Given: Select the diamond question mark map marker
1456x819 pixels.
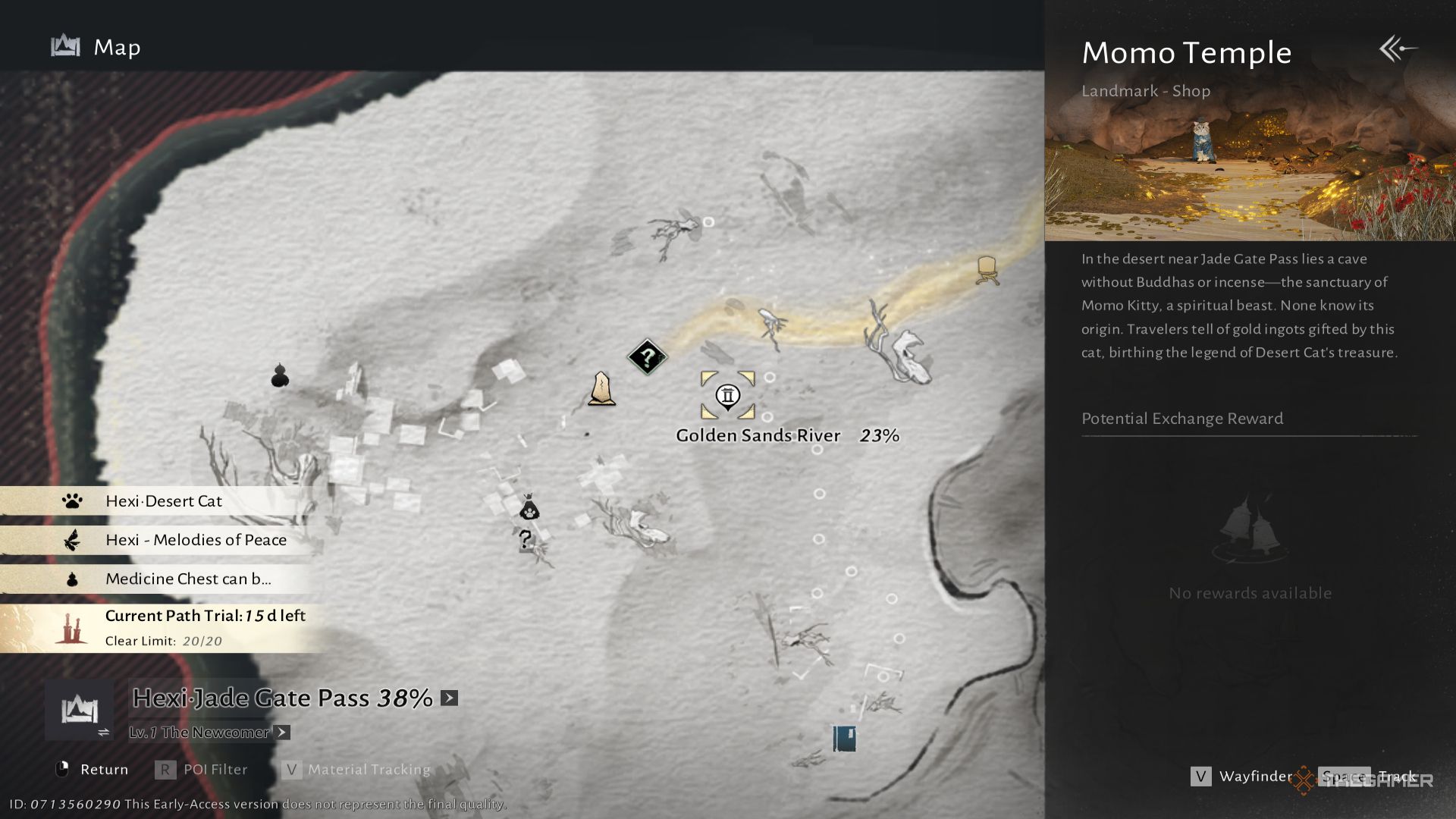Looking at the screenshot, I should click(647, 357).
